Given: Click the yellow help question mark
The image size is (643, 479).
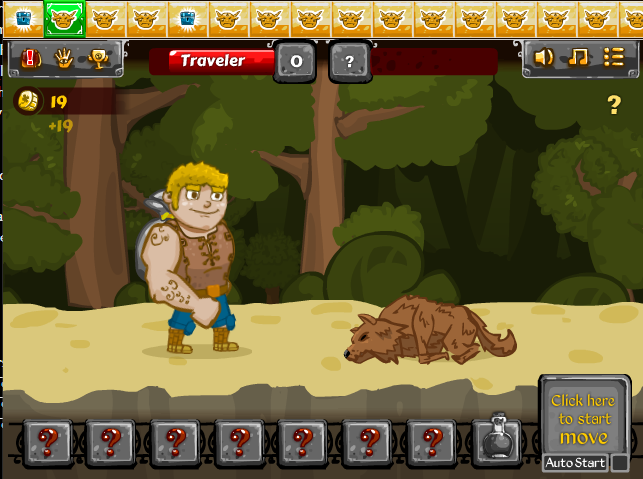Looking at the screenshot, I should coord(614,104).
